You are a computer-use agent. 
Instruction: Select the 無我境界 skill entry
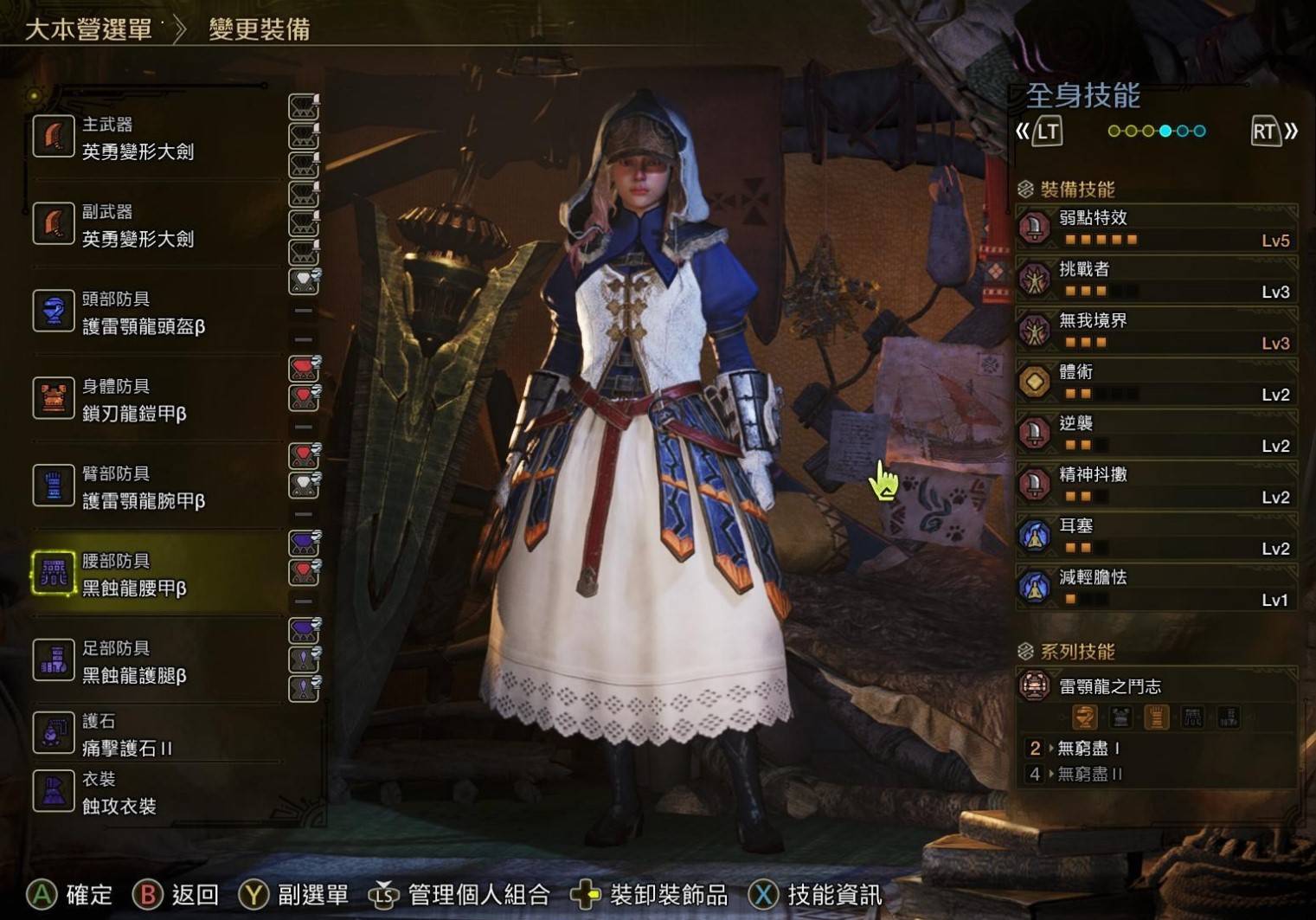coord(1156,331)
